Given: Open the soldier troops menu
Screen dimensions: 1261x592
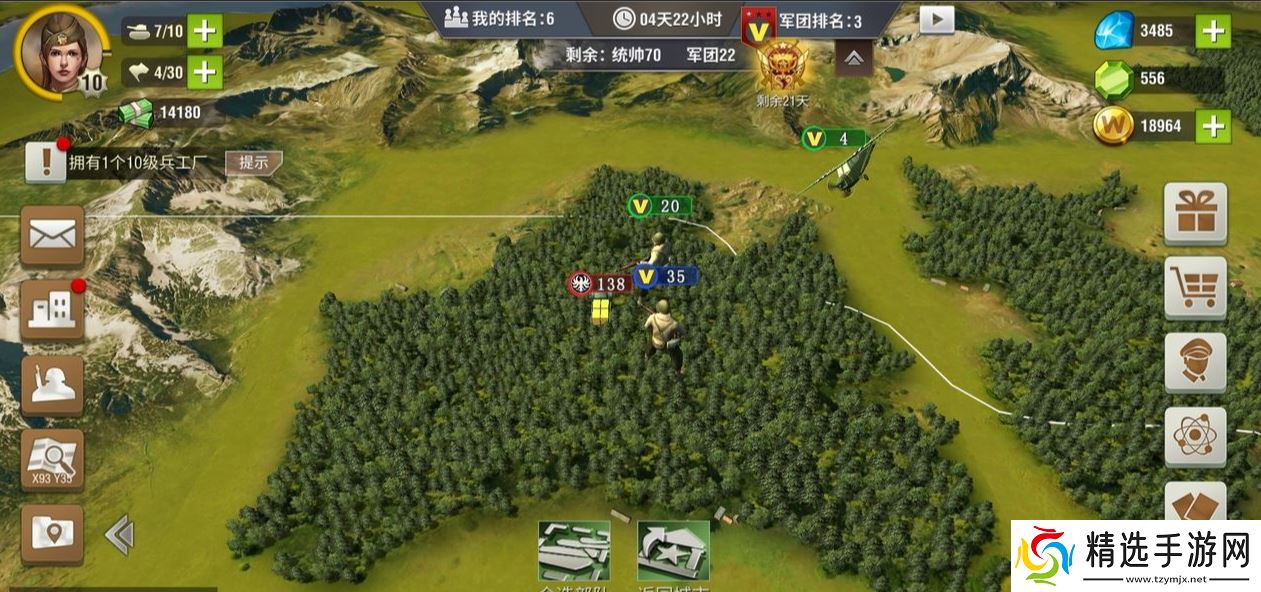Looking at the screenshot, I should click(52, 386).
